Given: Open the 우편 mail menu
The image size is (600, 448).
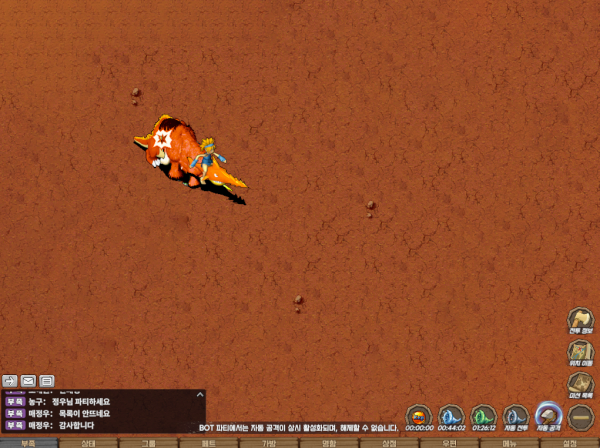Looking at the screenshot, I should [449, 442].
